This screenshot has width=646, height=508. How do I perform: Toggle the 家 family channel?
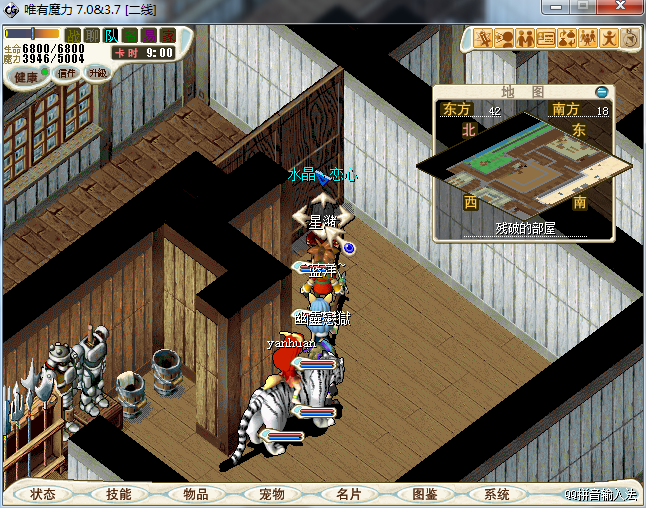click(x=168, y=36)
